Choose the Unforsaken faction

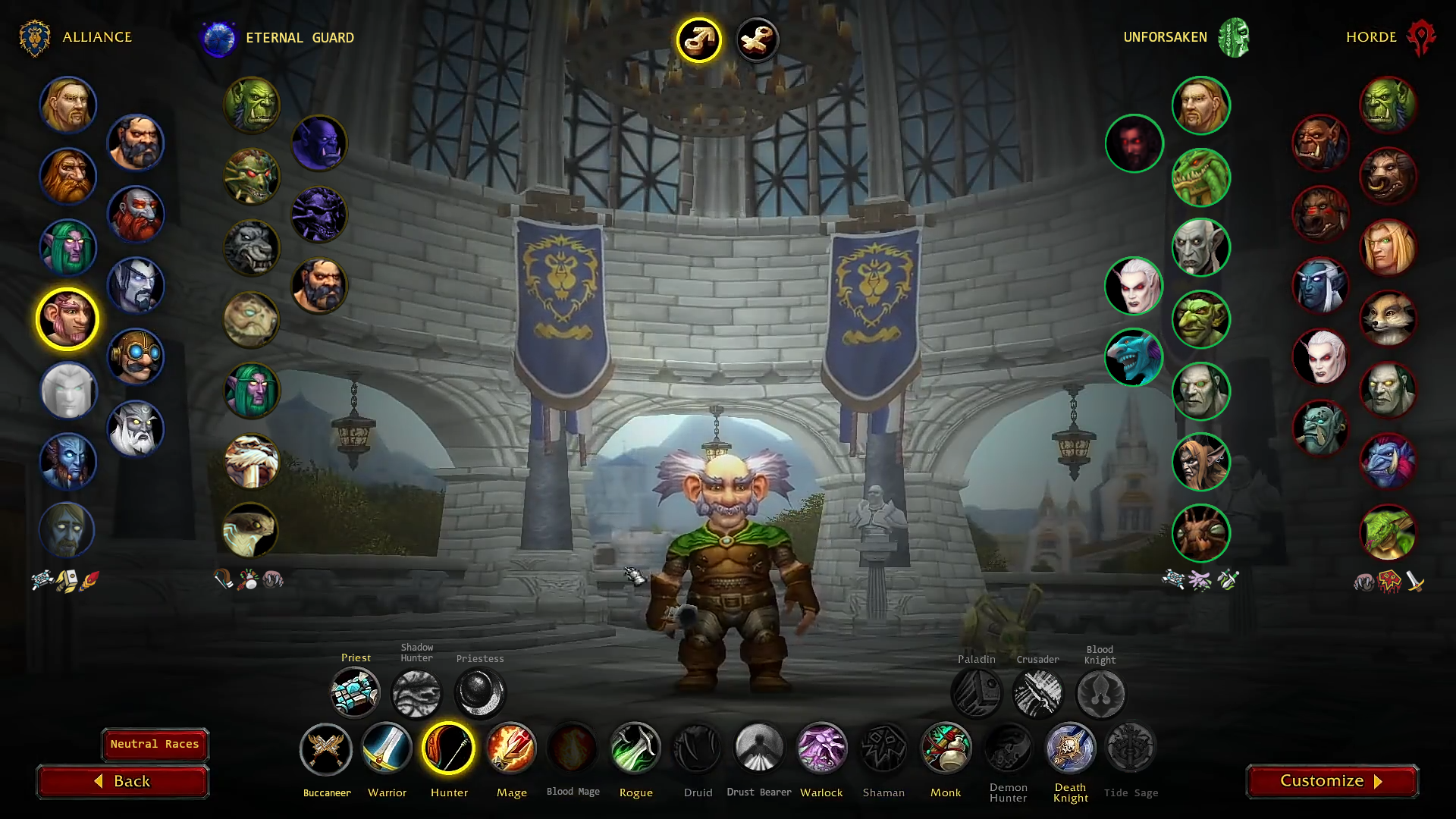coord(1234,38)
